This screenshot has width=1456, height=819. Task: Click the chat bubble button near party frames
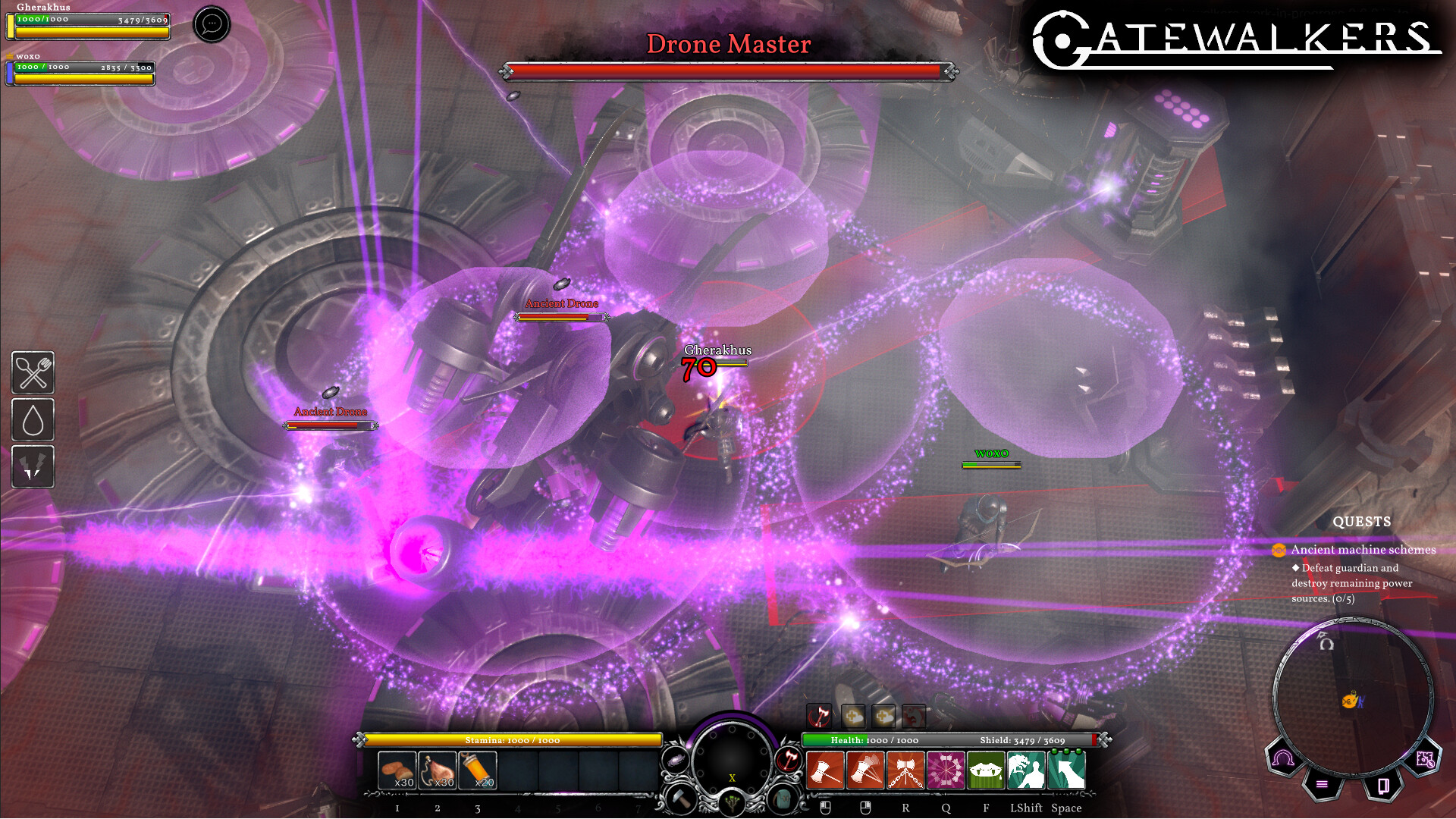[x=211, y=24]
